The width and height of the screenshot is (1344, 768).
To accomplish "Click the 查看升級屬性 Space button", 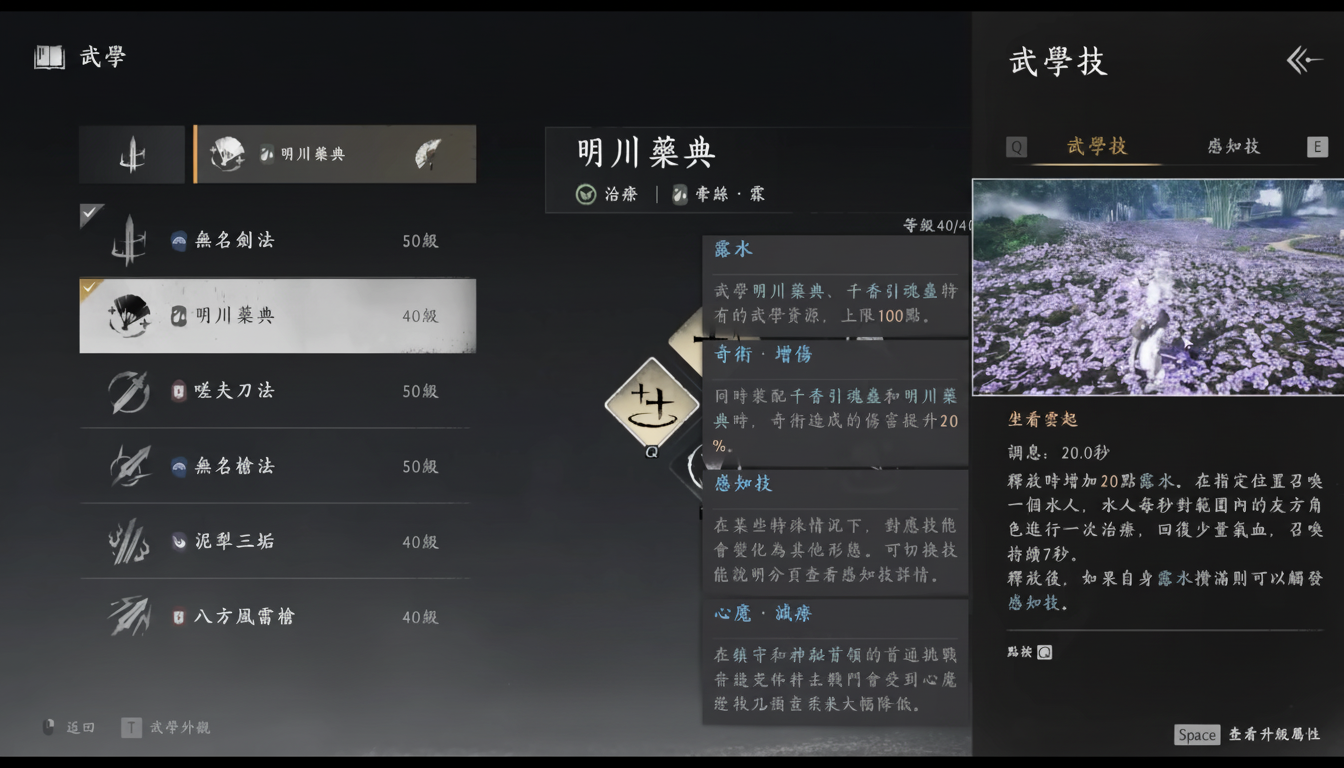I will (x=1197, y=735).
